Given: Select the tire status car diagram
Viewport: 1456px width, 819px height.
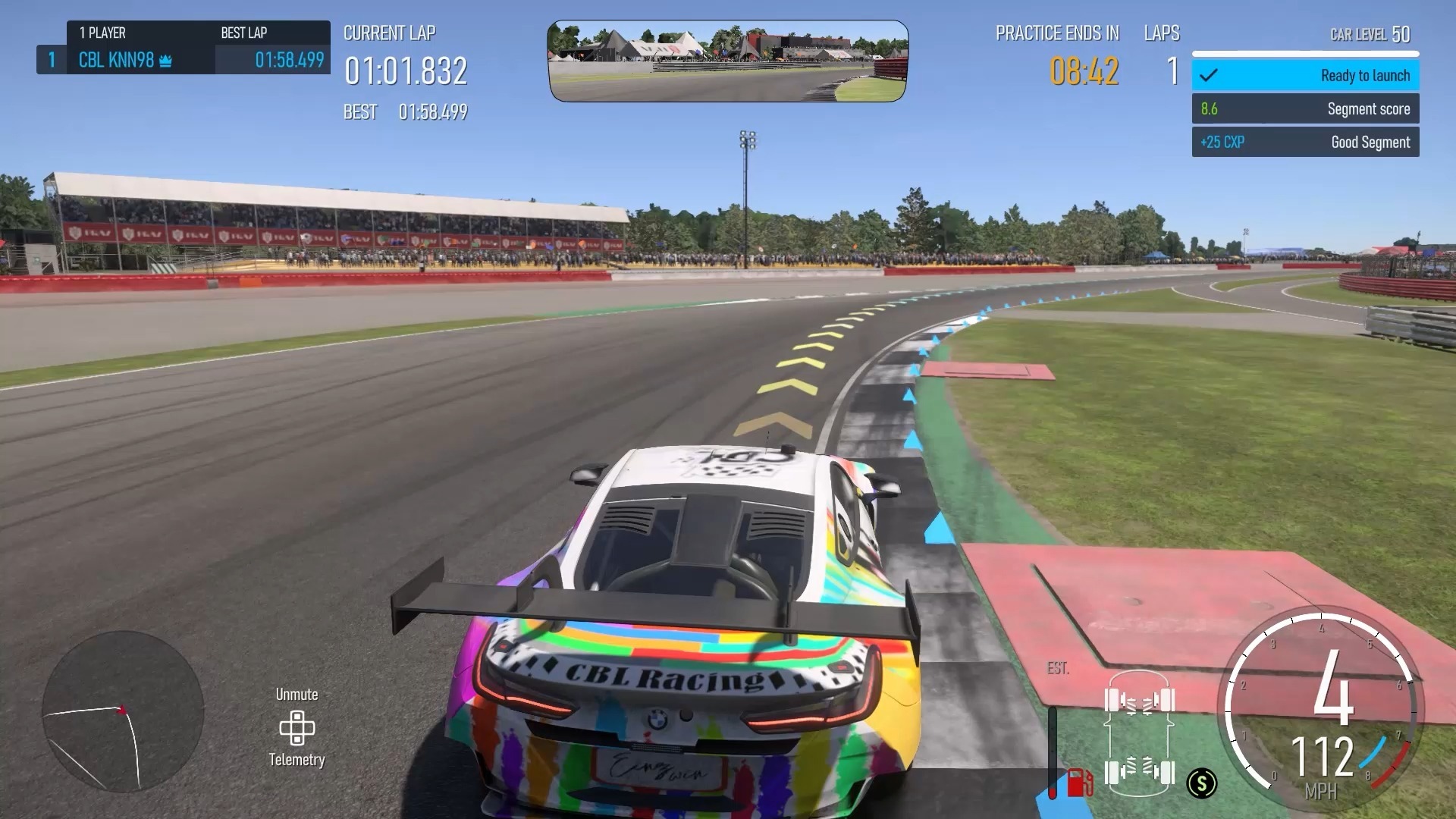Looking at the screenshot, I should 1139,737.
